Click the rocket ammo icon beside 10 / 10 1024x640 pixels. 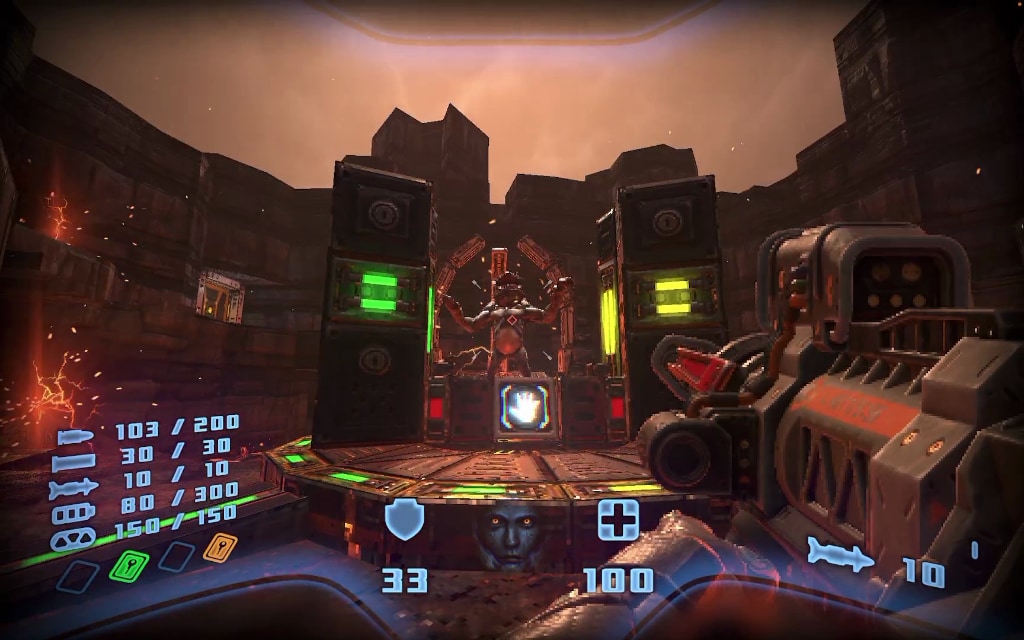coord(75,487)
